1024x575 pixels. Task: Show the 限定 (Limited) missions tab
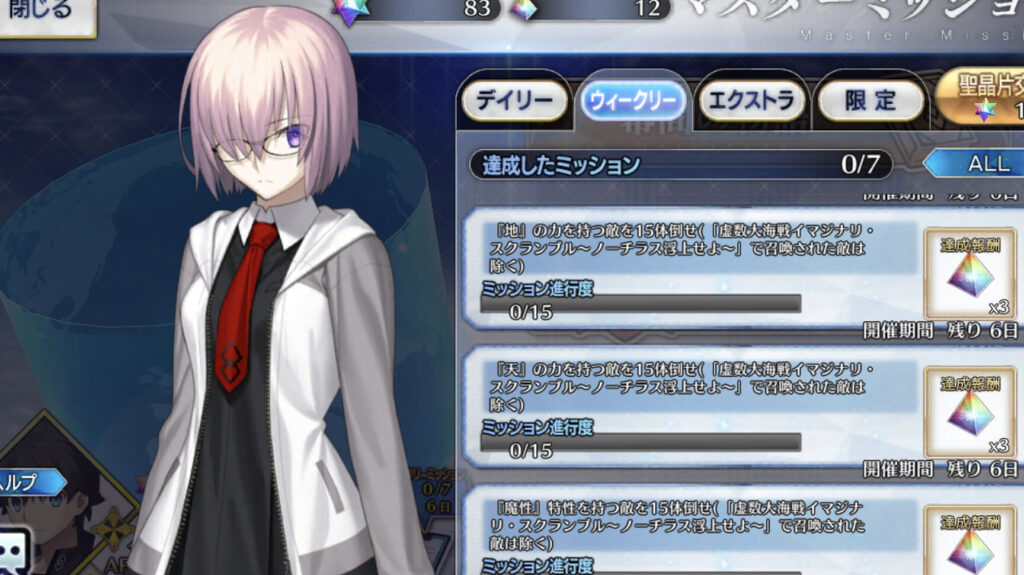click(x=871, y=100)
